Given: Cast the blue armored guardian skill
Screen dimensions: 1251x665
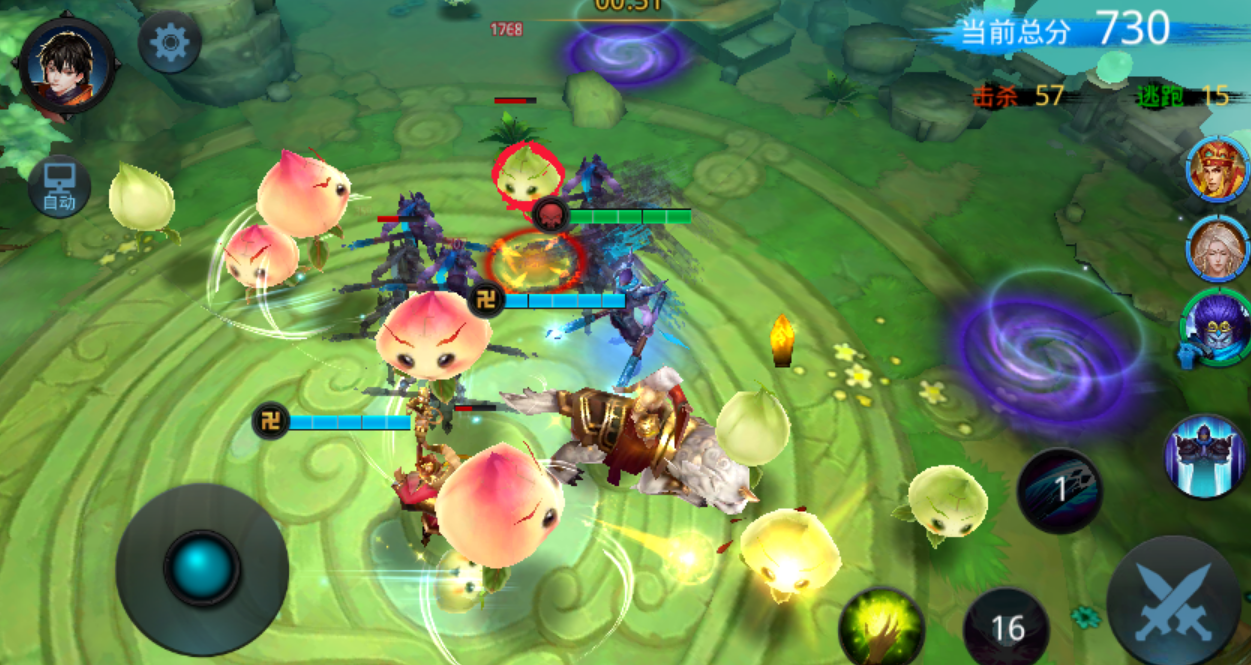Looking at the screenshot, I should click(x=1204, y=457).
